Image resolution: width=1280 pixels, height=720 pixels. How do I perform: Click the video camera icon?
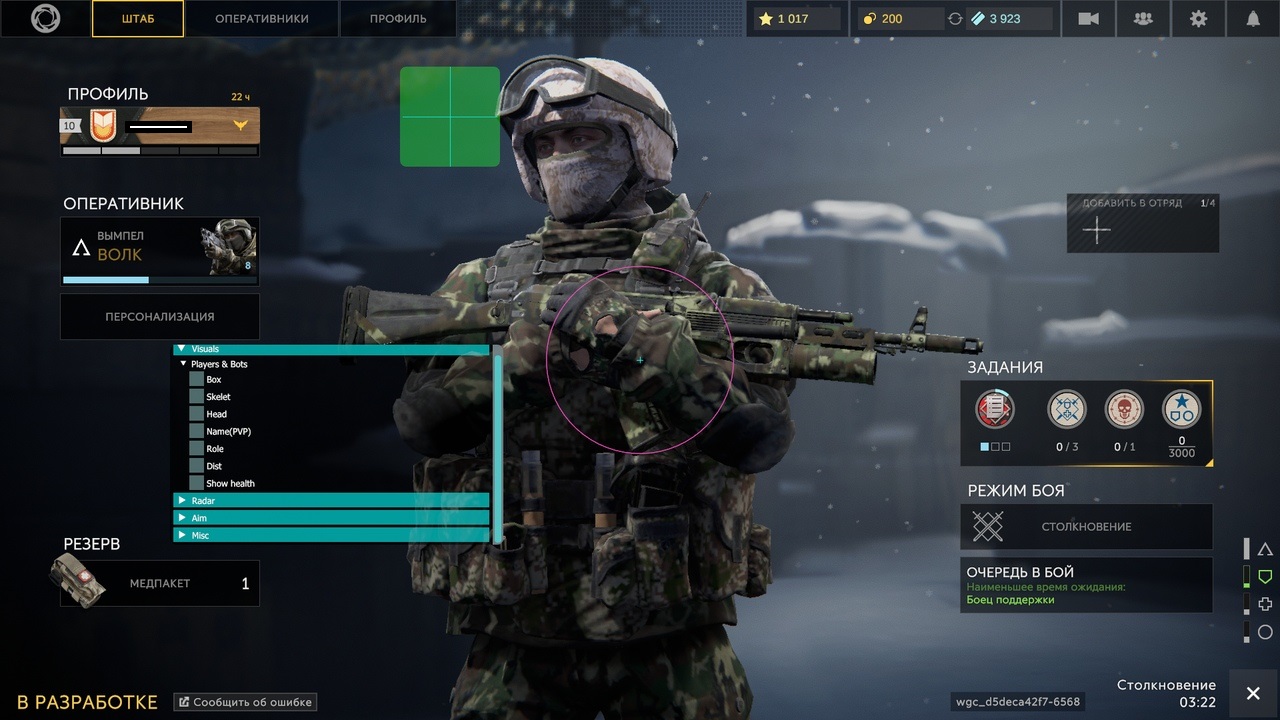(1088, 19)
